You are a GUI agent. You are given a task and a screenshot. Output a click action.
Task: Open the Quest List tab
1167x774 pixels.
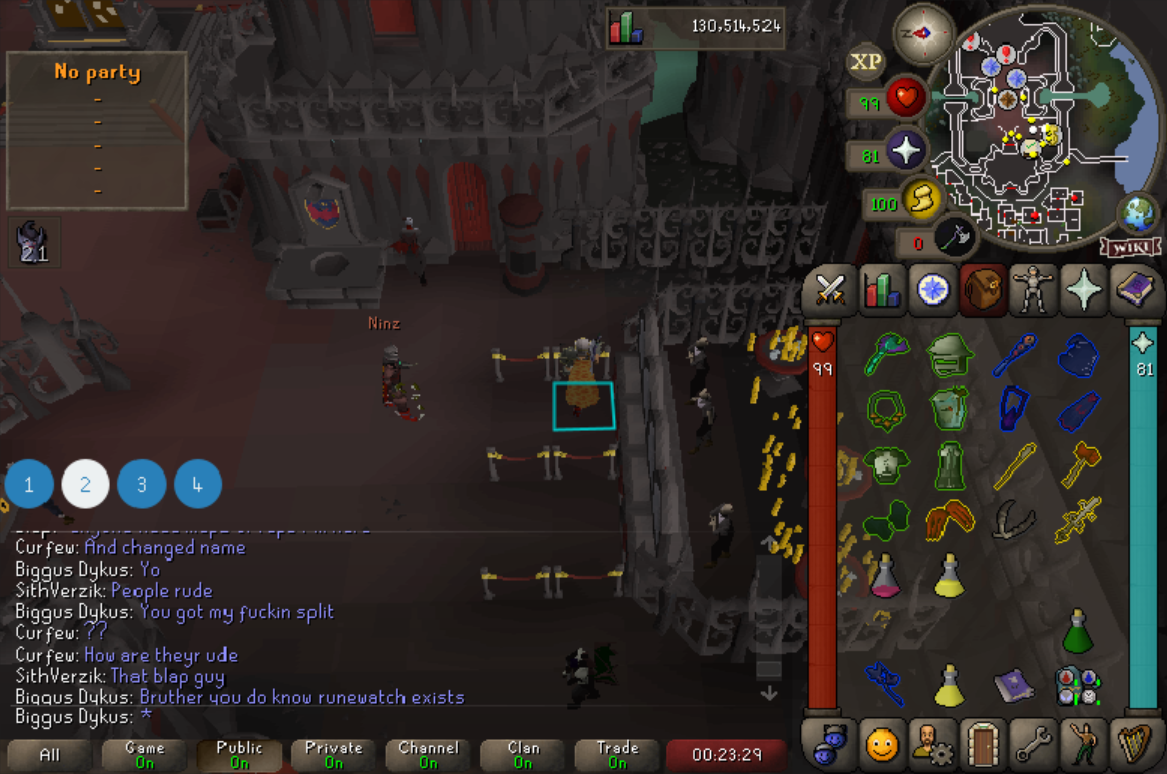pos(932,290)
